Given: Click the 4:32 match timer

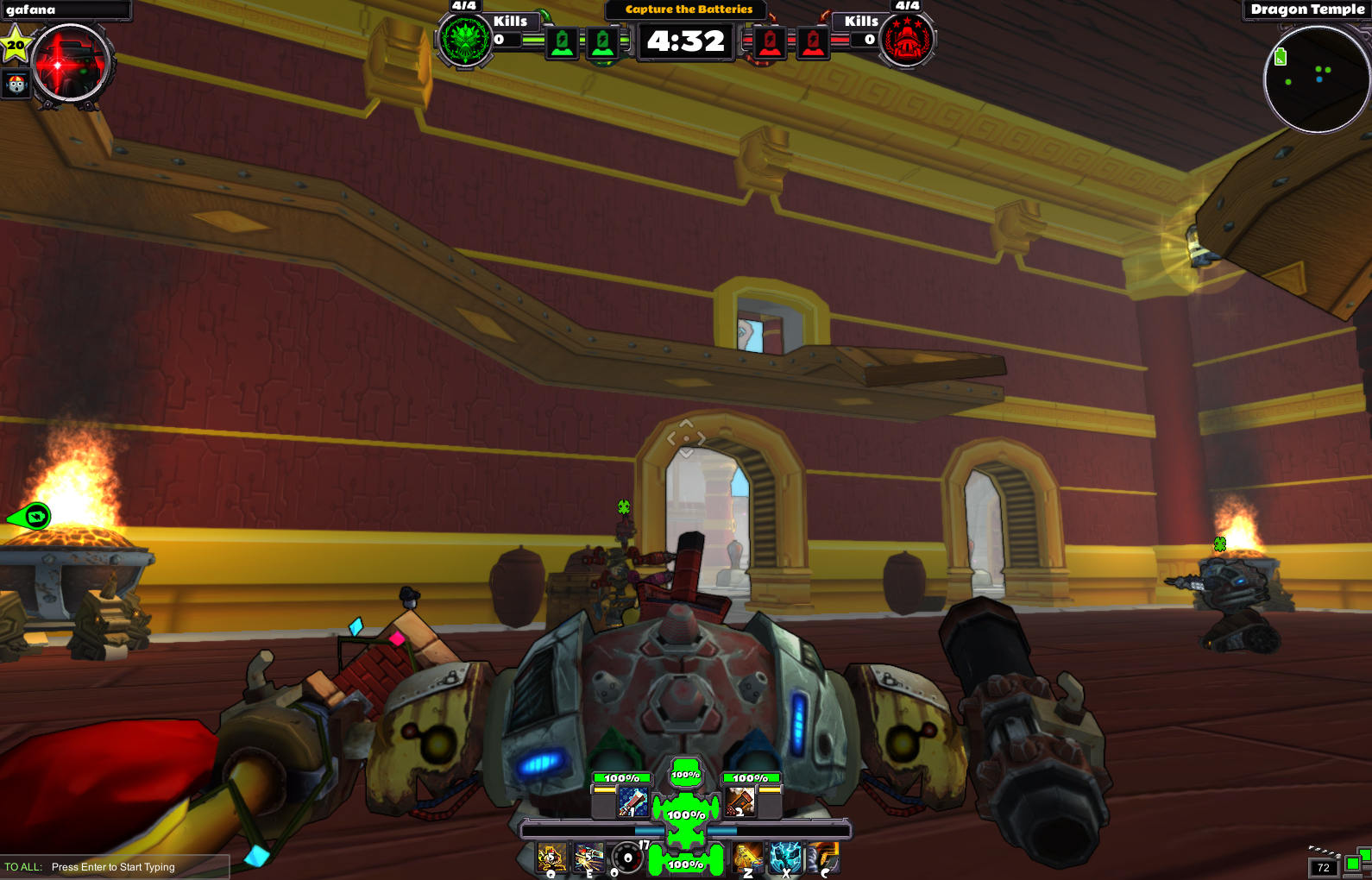Looking at the screenshot, I should tap(684, 40).
